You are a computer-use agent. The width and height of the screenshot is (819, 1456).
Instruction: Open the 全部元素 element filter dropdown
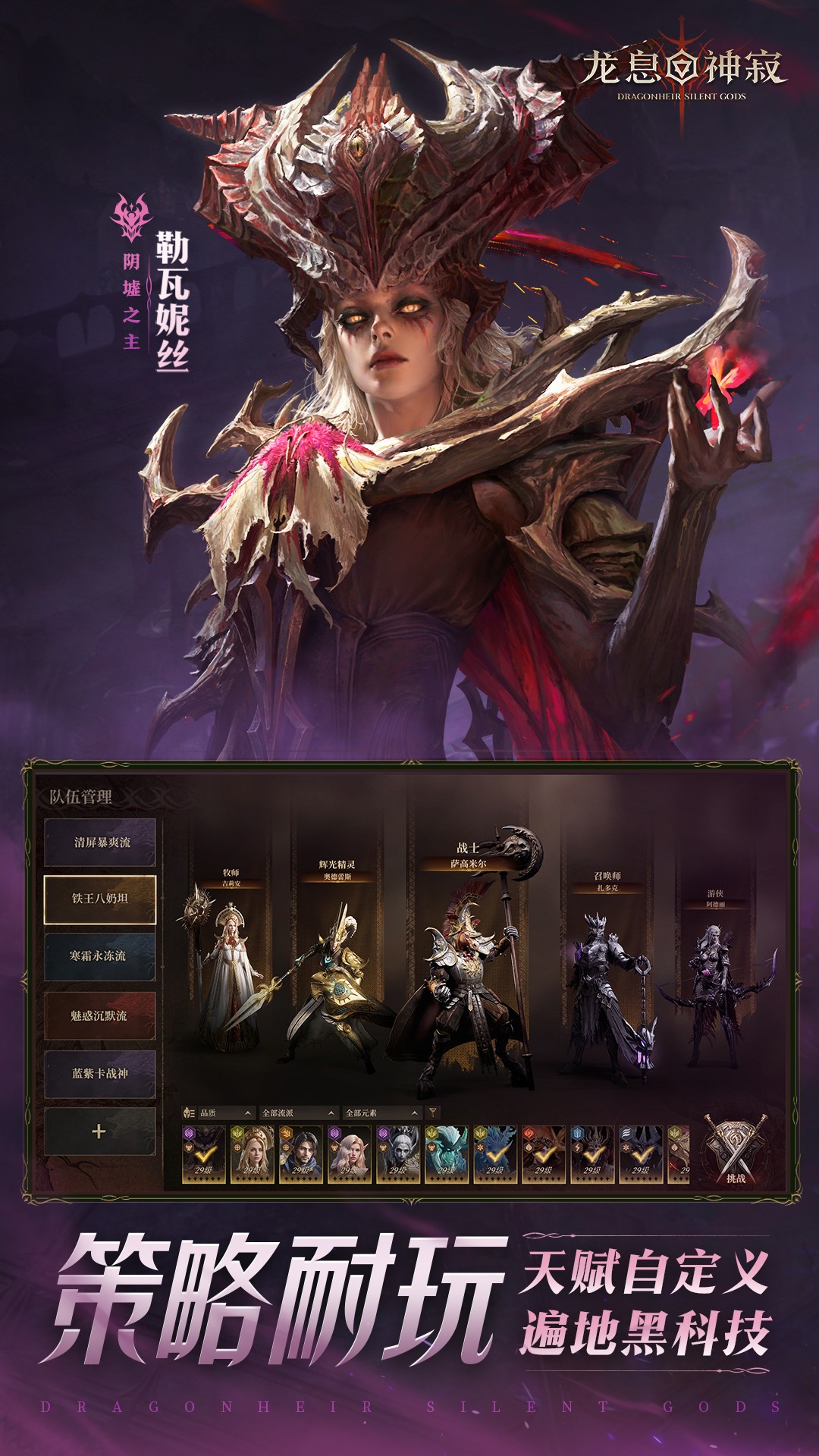(x=381, y=1113)
